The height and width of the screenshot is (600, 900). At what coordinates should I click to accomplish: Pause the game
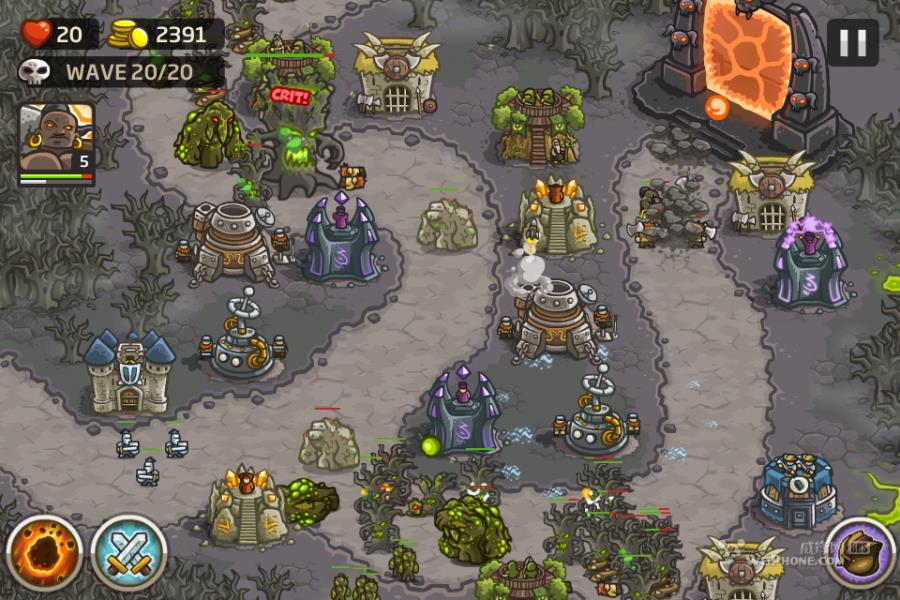[x=852, y=43]
